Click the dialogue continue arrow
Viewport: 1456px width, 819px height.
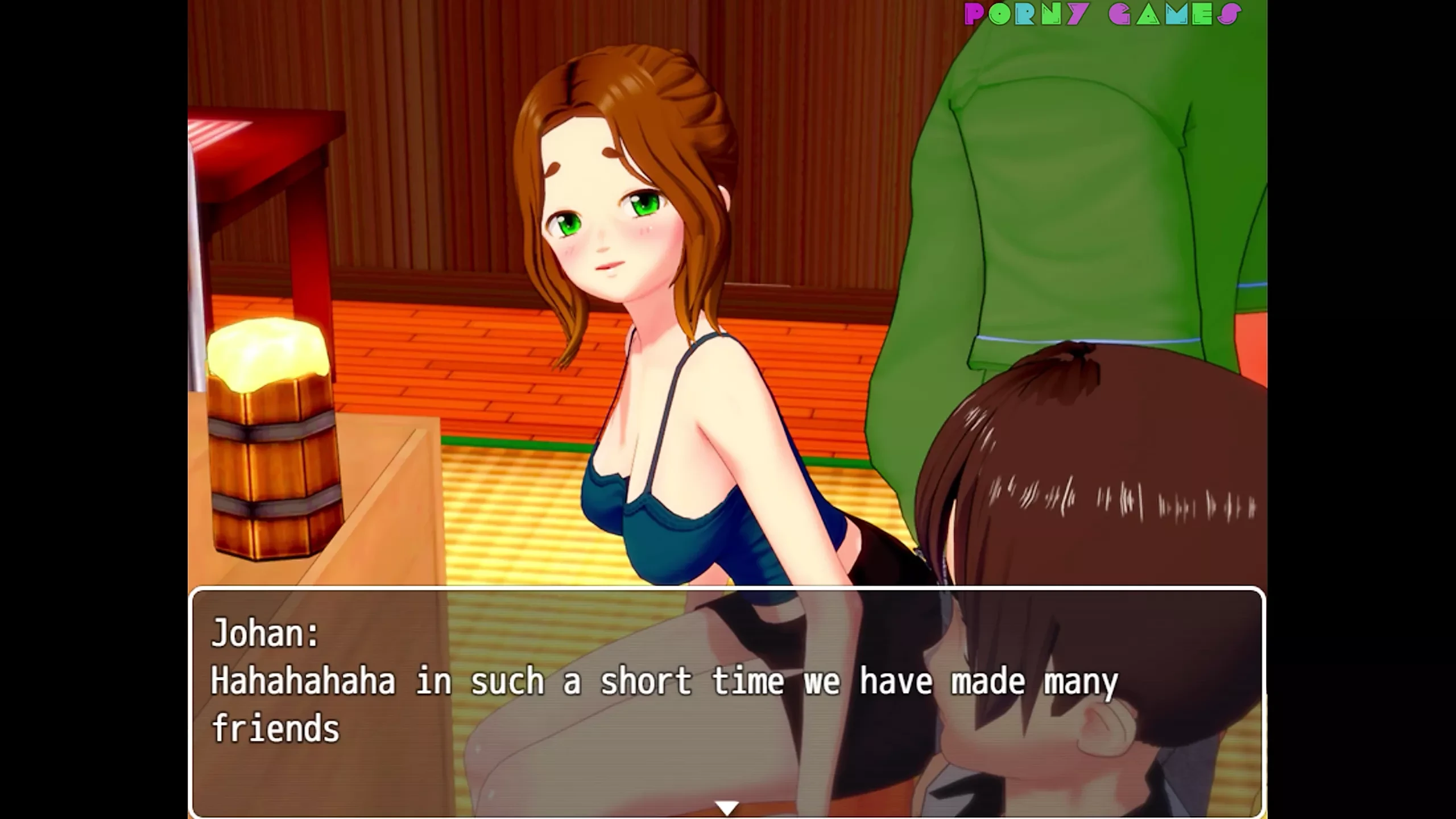727,807
